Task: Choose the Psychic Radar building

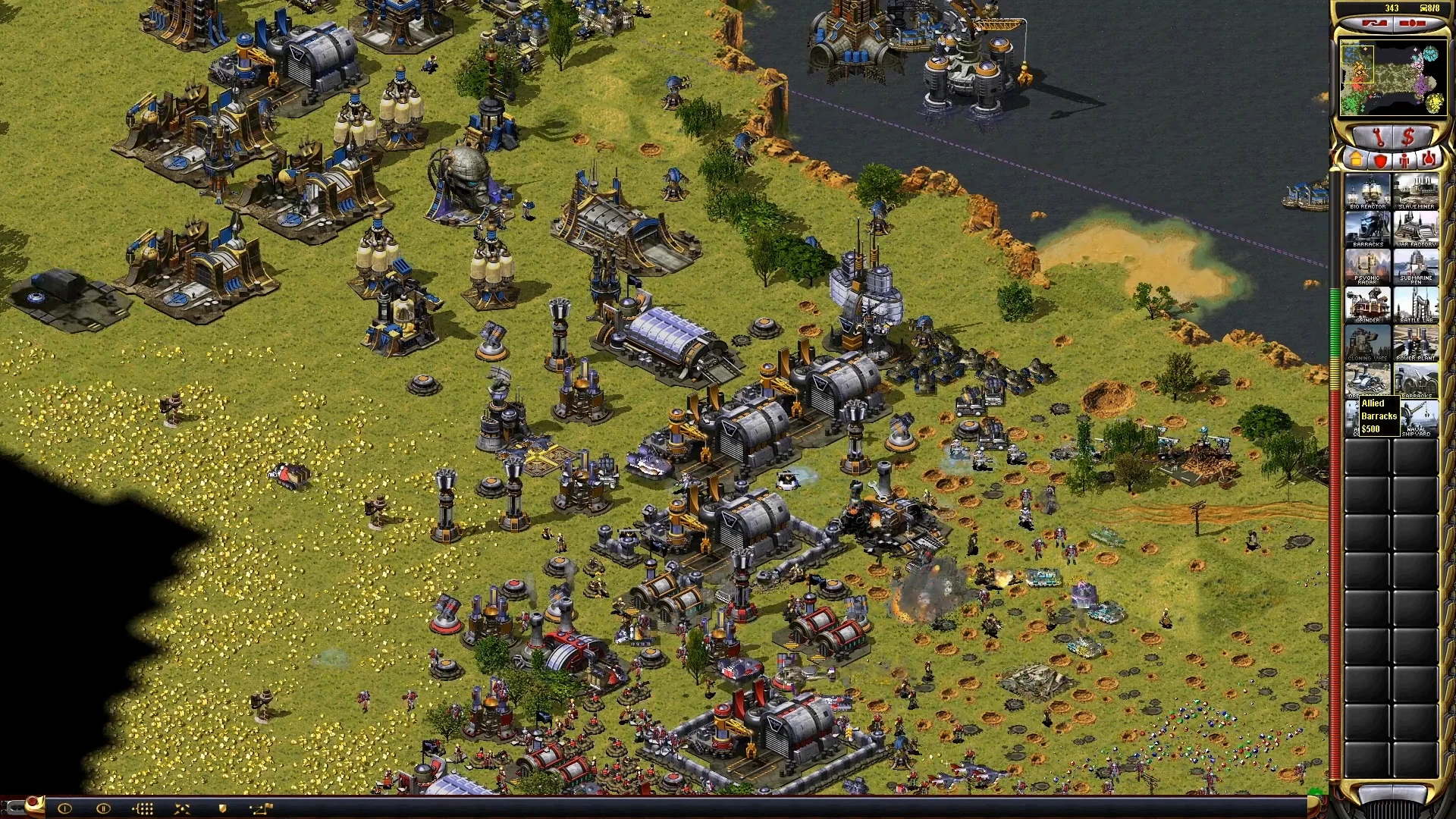Action: point(1367,268)
